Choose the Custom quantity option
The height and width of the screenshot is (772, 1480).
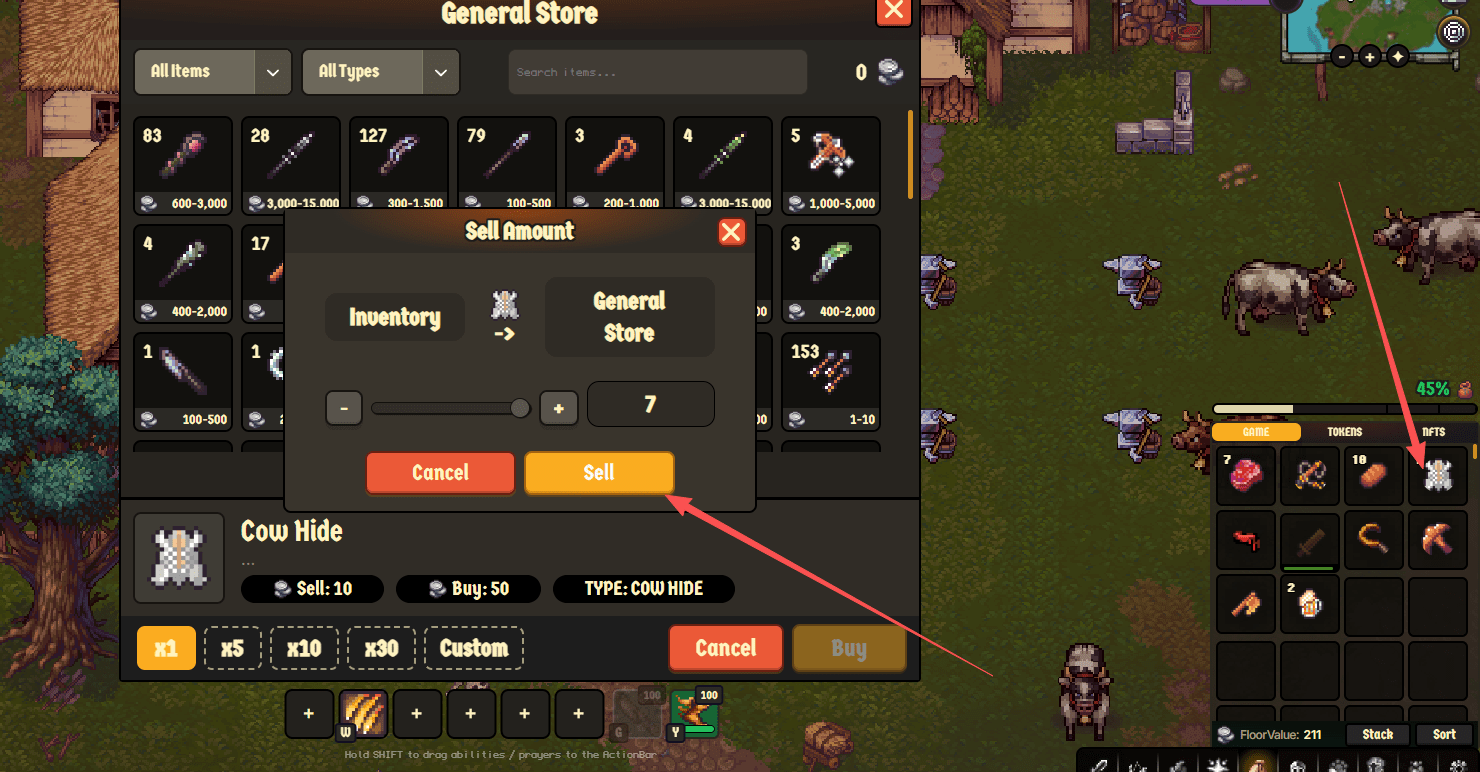click(473, 648)
